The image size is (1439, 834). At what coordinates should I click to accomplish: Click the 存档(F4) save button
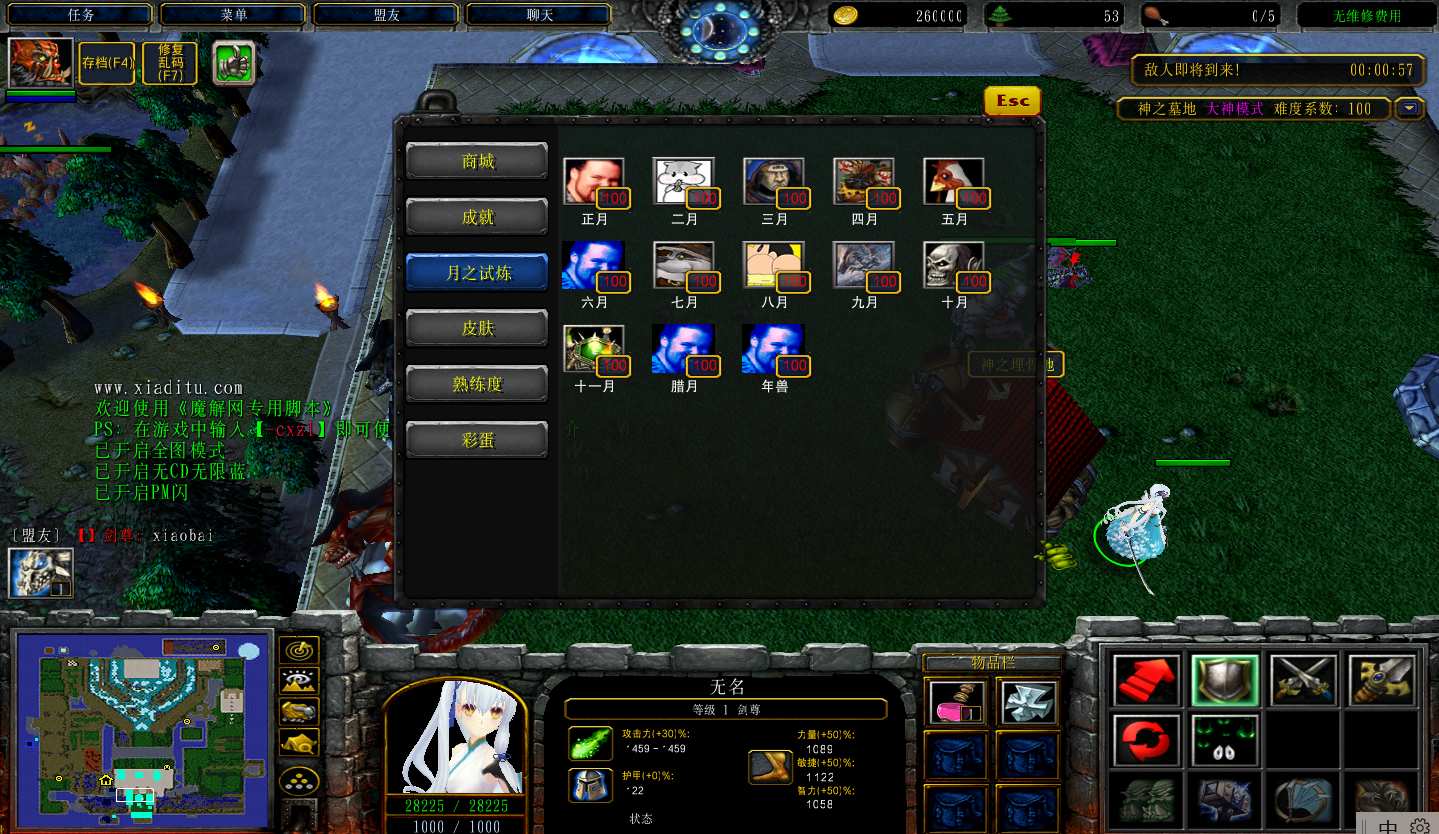point(108,63)
